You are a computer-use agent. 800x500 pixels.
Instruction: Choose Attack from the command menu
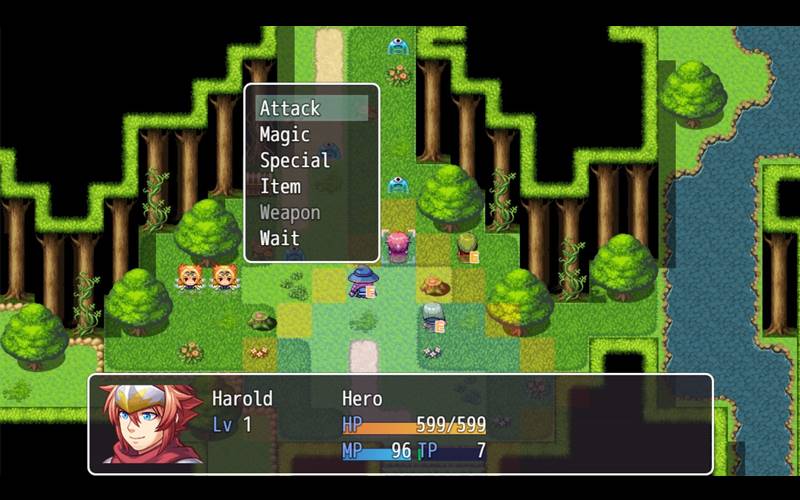pyautogui.click(x=290, y=108)
